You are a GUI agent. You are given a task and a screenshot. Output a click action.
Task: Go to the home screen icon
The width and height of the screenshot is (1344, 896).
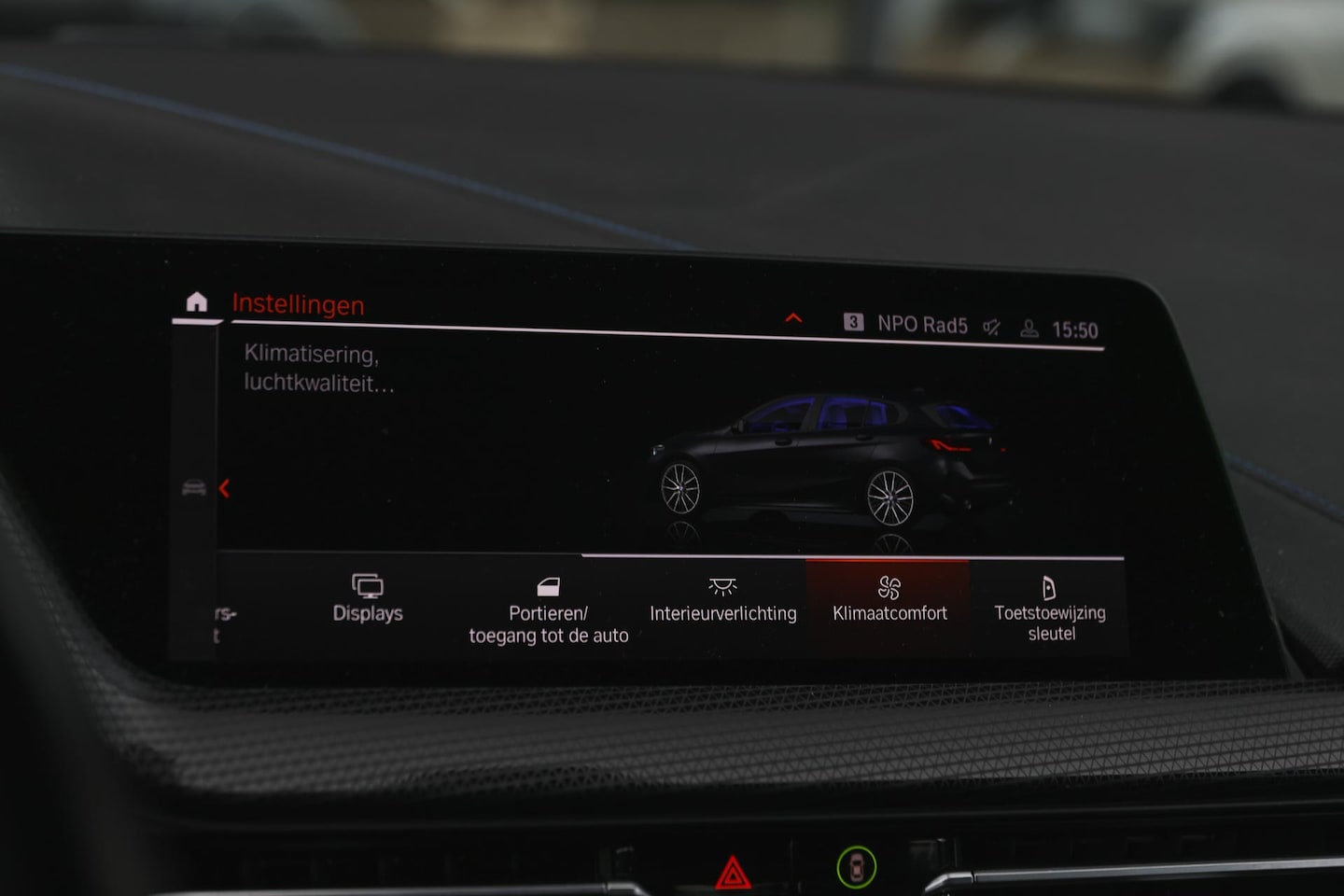[x=196, y=301]
